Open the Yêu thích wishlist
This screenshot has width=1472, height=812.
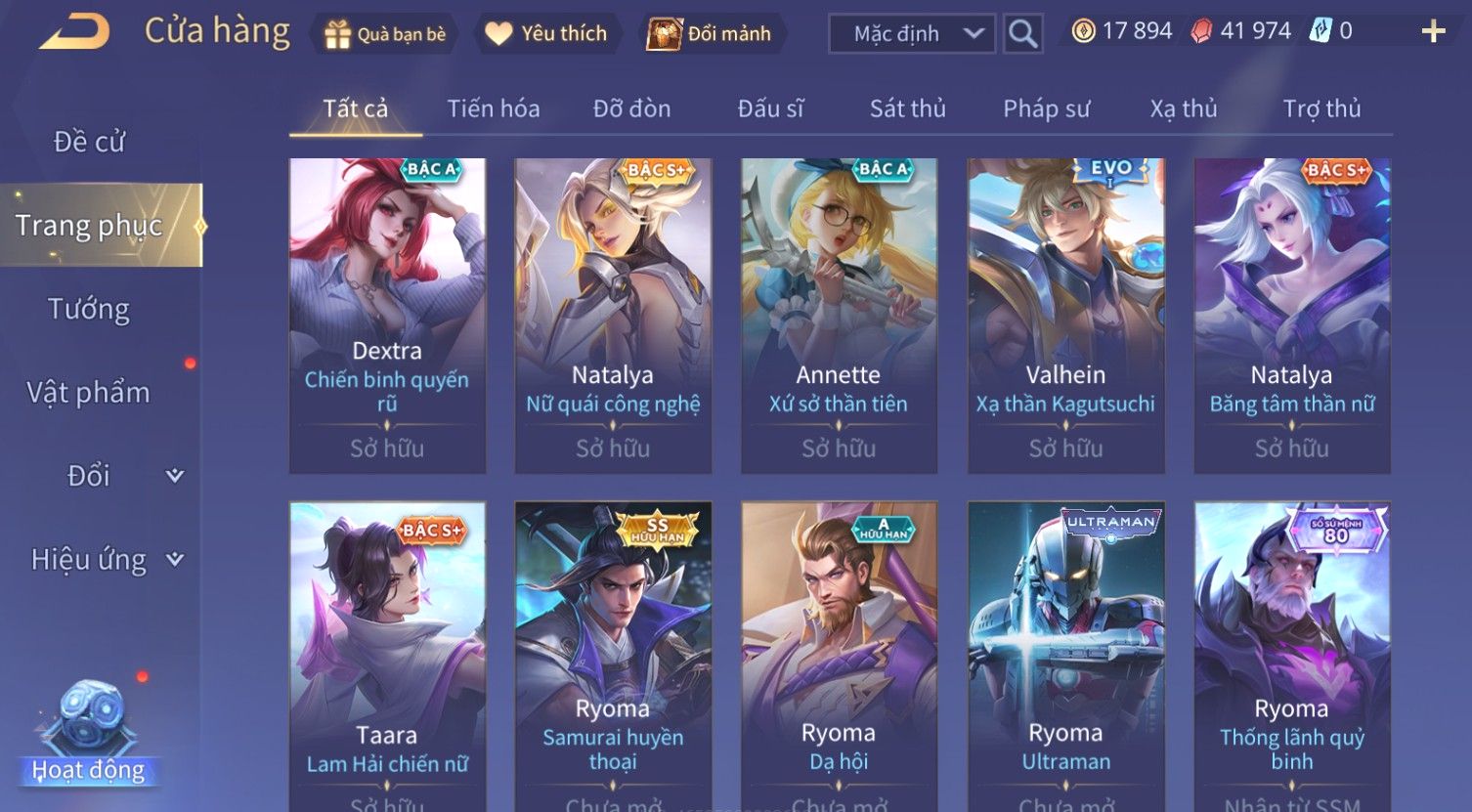(x=546, y=34)
